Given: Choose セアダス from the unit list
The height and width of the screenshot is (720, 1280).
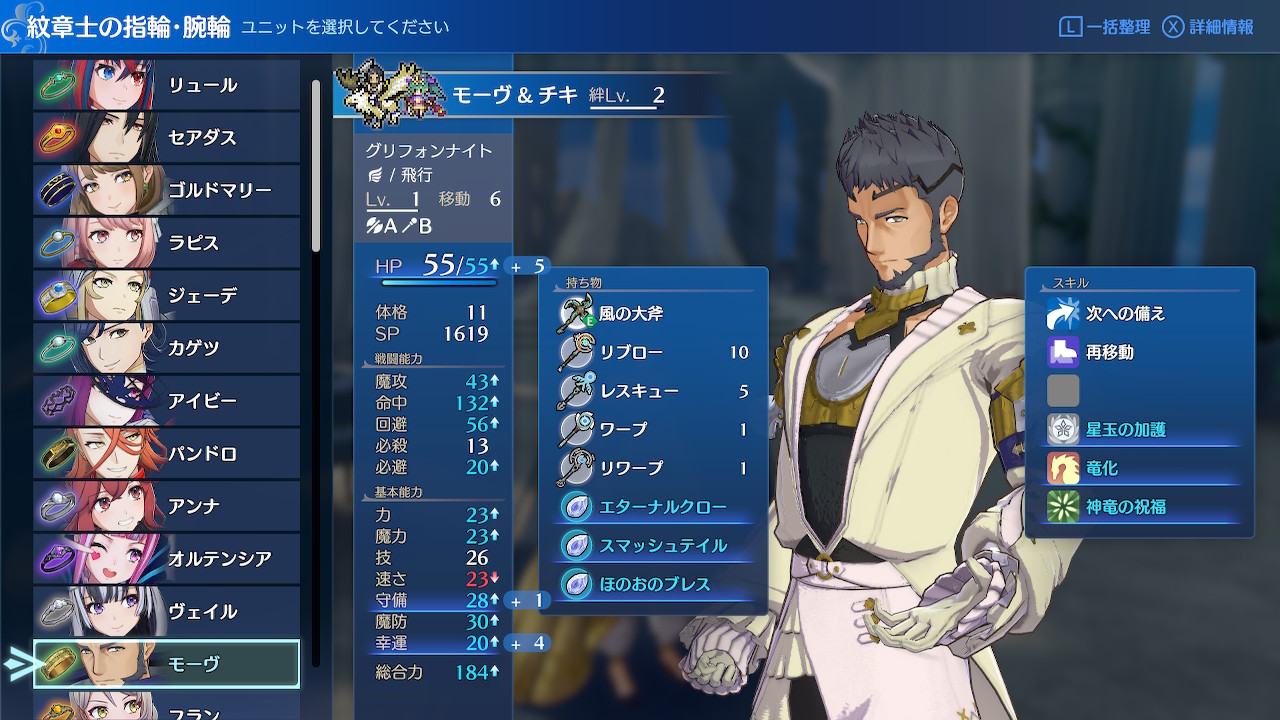Looking at the screenshot, I should [x=166, y=137].
